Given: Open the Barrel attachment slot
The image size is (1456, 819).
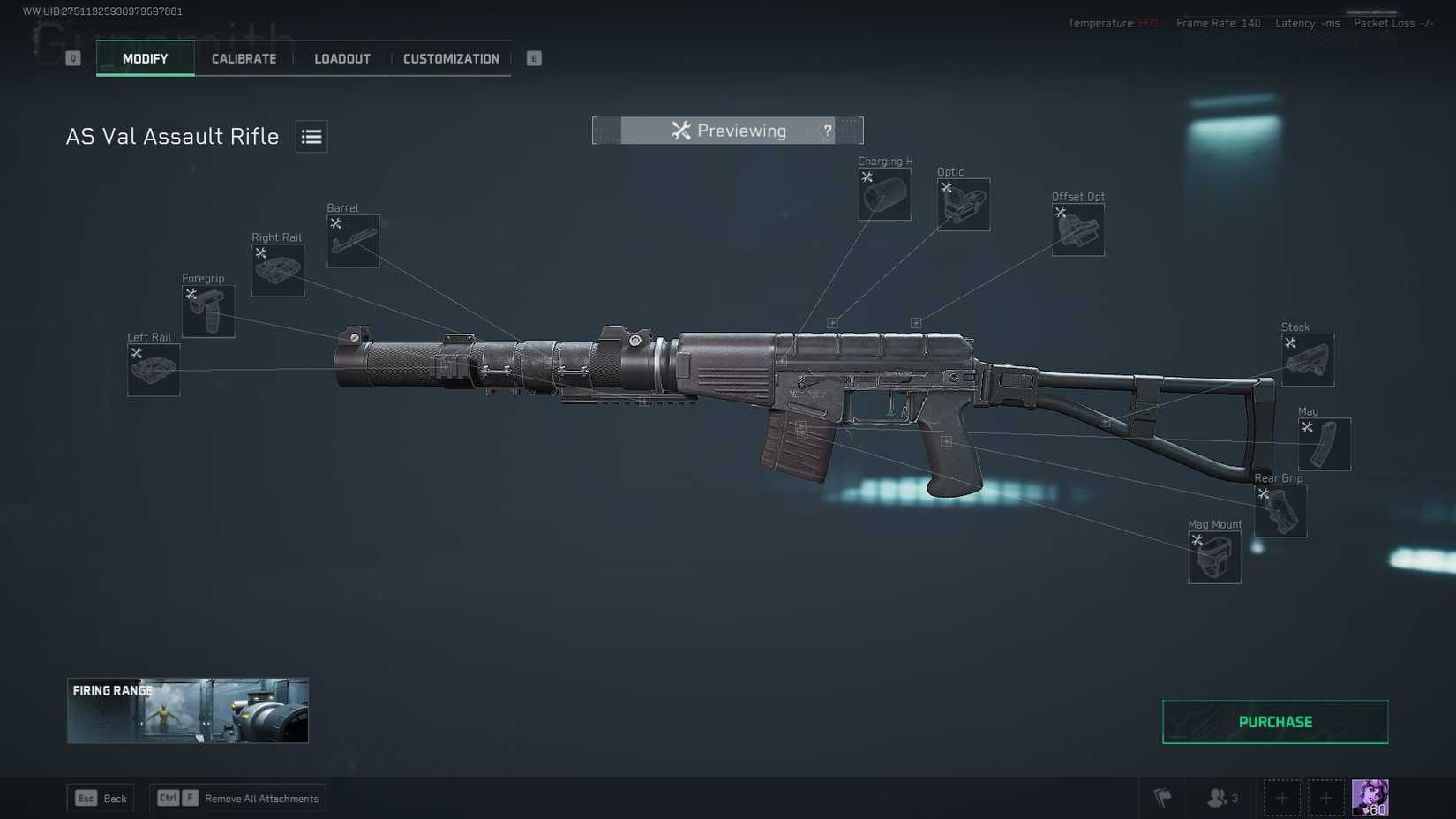Looking at the screenshot, I should coord(352,240).
